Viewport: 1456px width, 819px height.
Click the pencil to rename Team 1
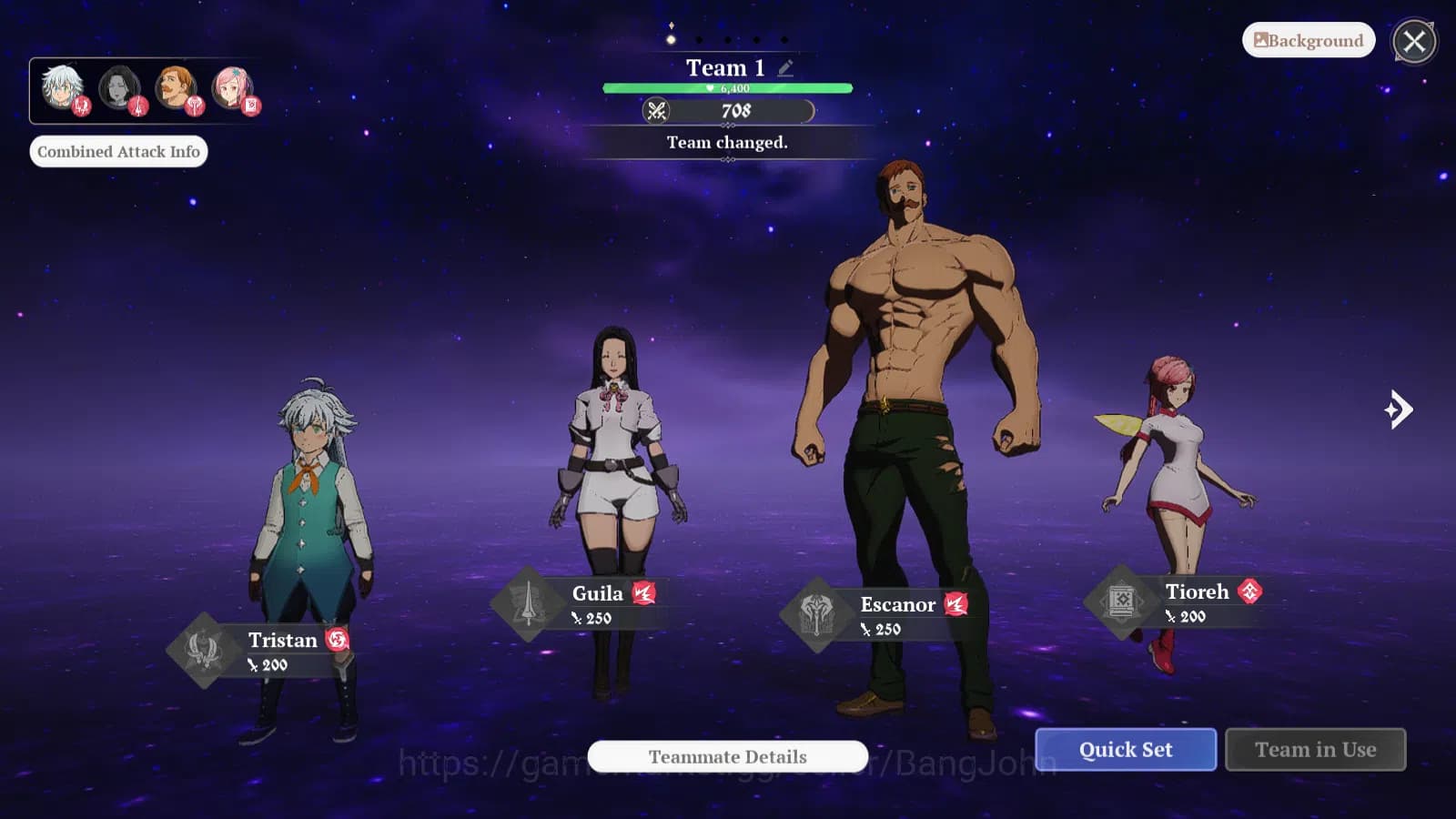coord(784,66)
